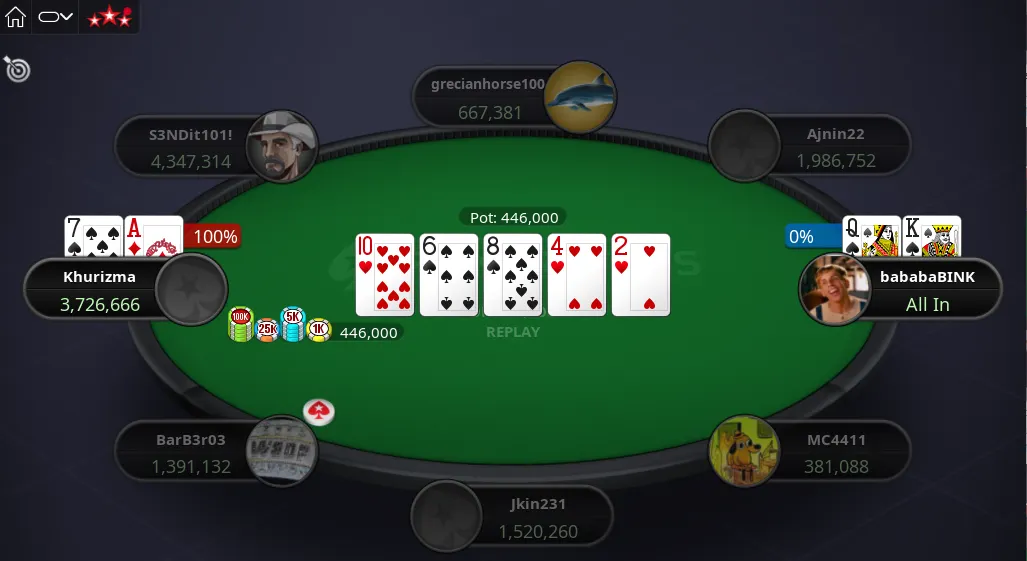Image resolution: width=1027 pixels, height=561 pixels.
Task: Select player grecianhorse100's seat
Action: [487, 98]
